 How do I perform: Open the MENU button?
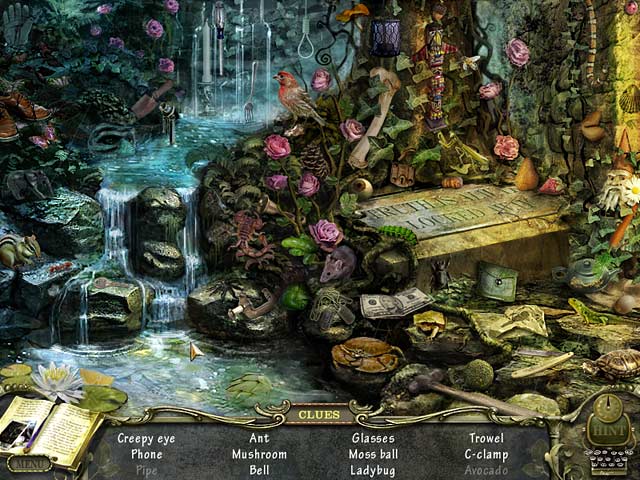click(28, 463)
